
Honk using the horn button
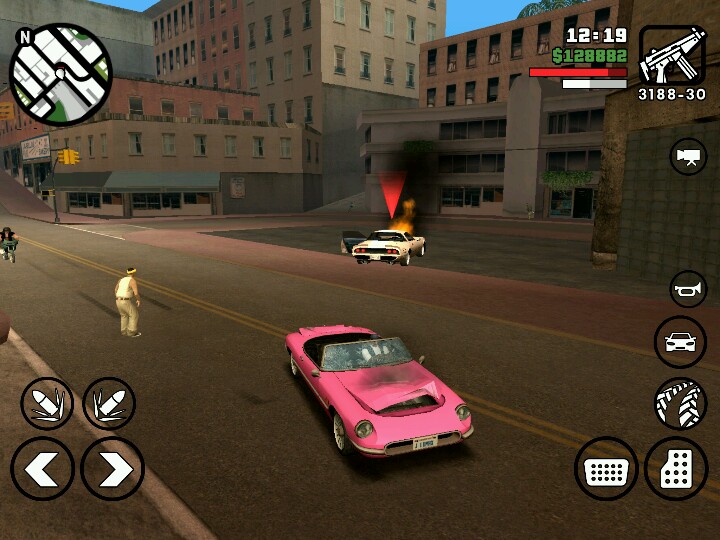click(x=688, y=288)
